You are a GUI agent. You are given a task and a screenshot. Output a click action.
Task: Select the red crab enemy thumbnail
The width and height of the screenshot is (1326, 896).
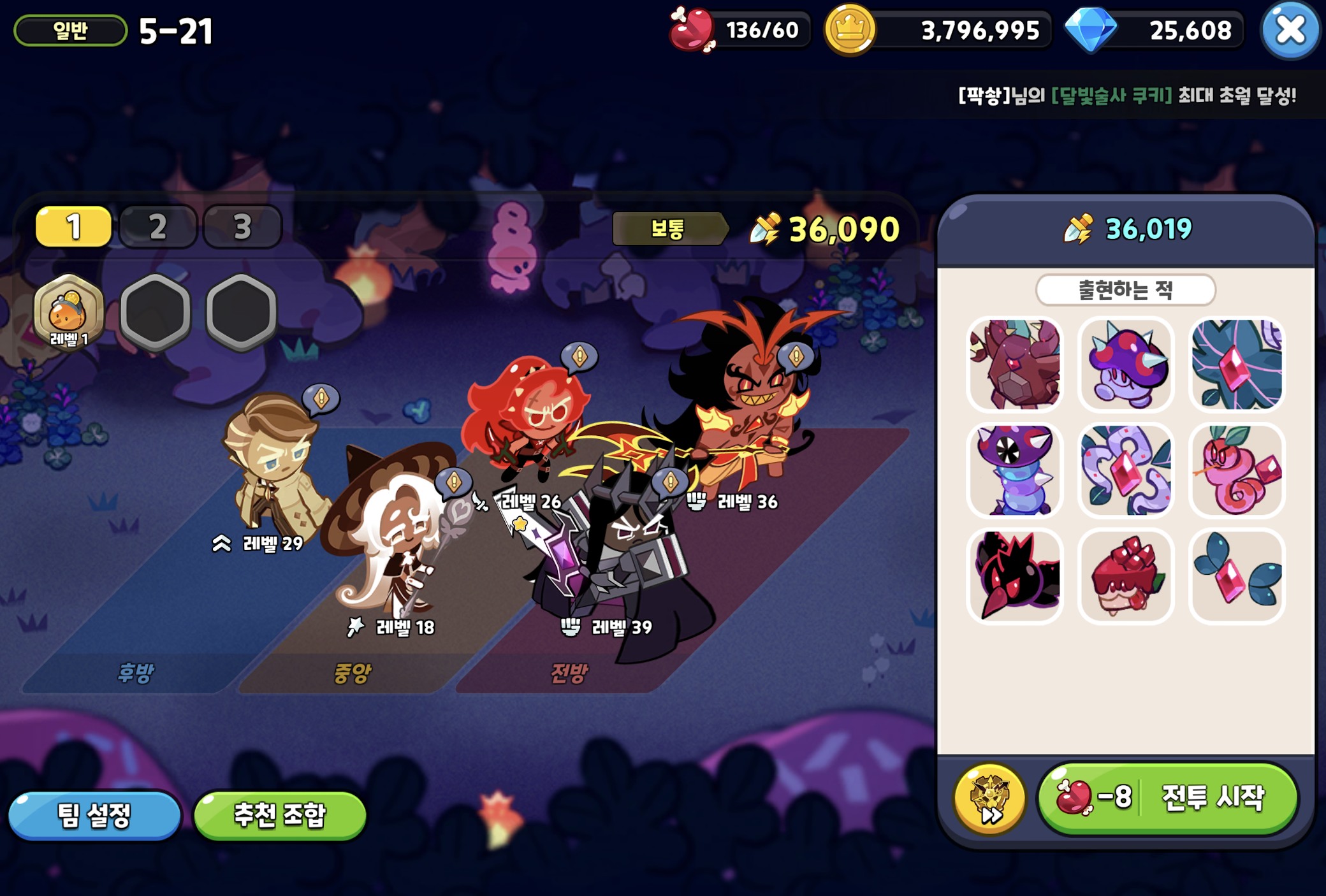pyautogui.click(x=1015, y=365)
